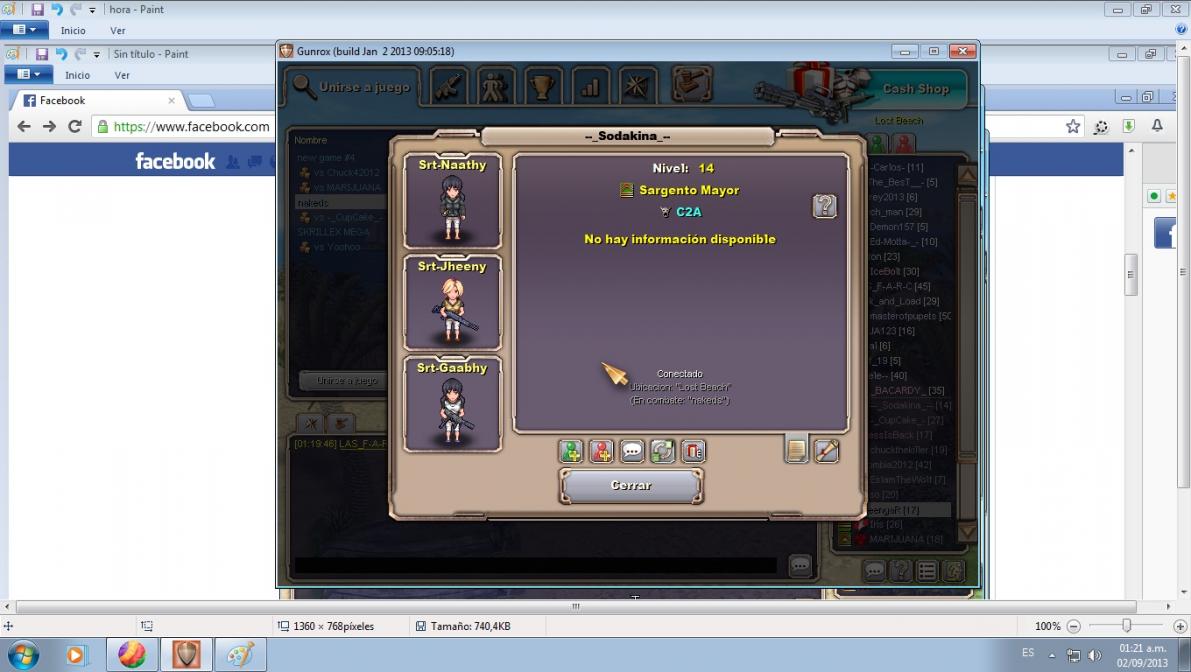Image resolution: width=1191 pixels, height=672 pixels.
Task: Open the rifle weapons tab
Action: pos(449,87)
